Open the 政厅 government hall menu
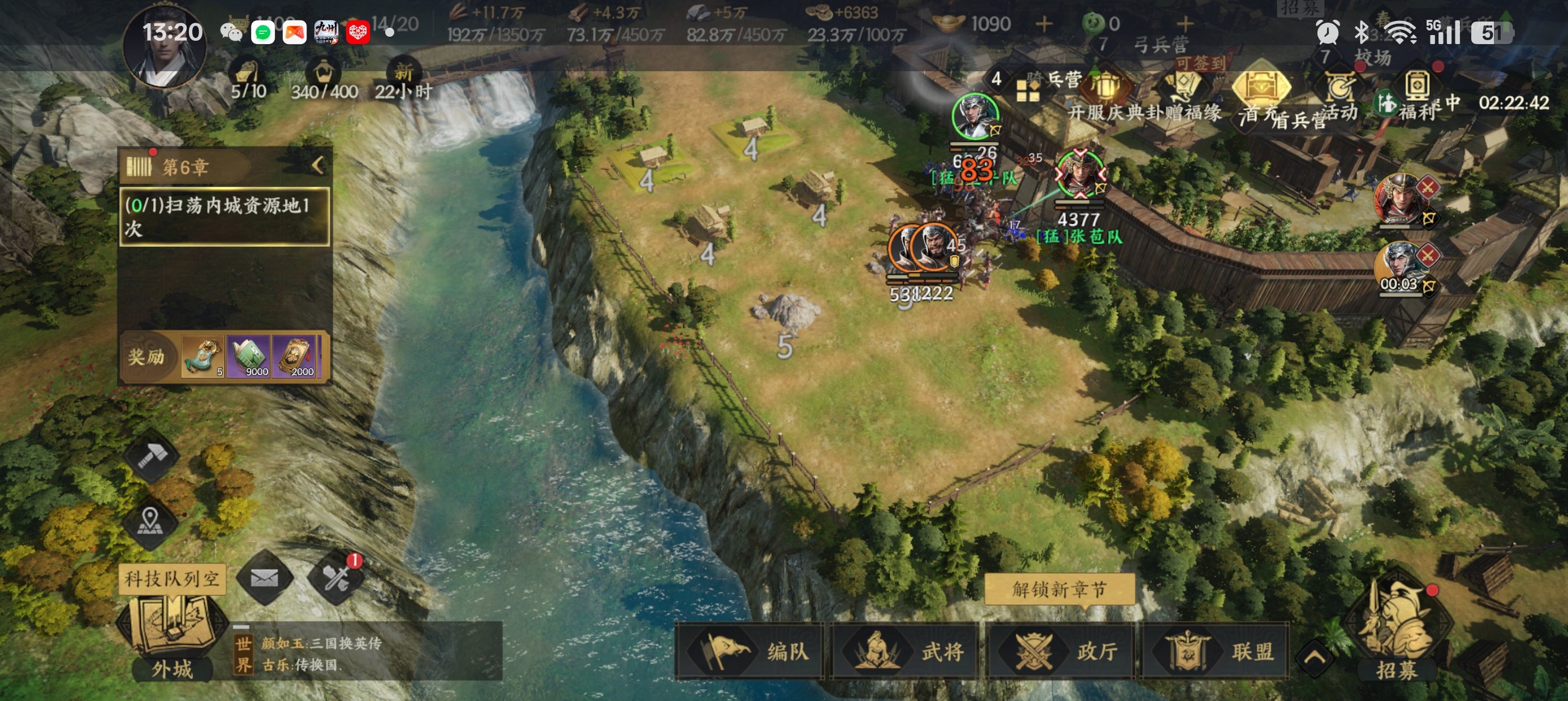The height and width of the screenshot is (701, 1568). point(1061,651)
